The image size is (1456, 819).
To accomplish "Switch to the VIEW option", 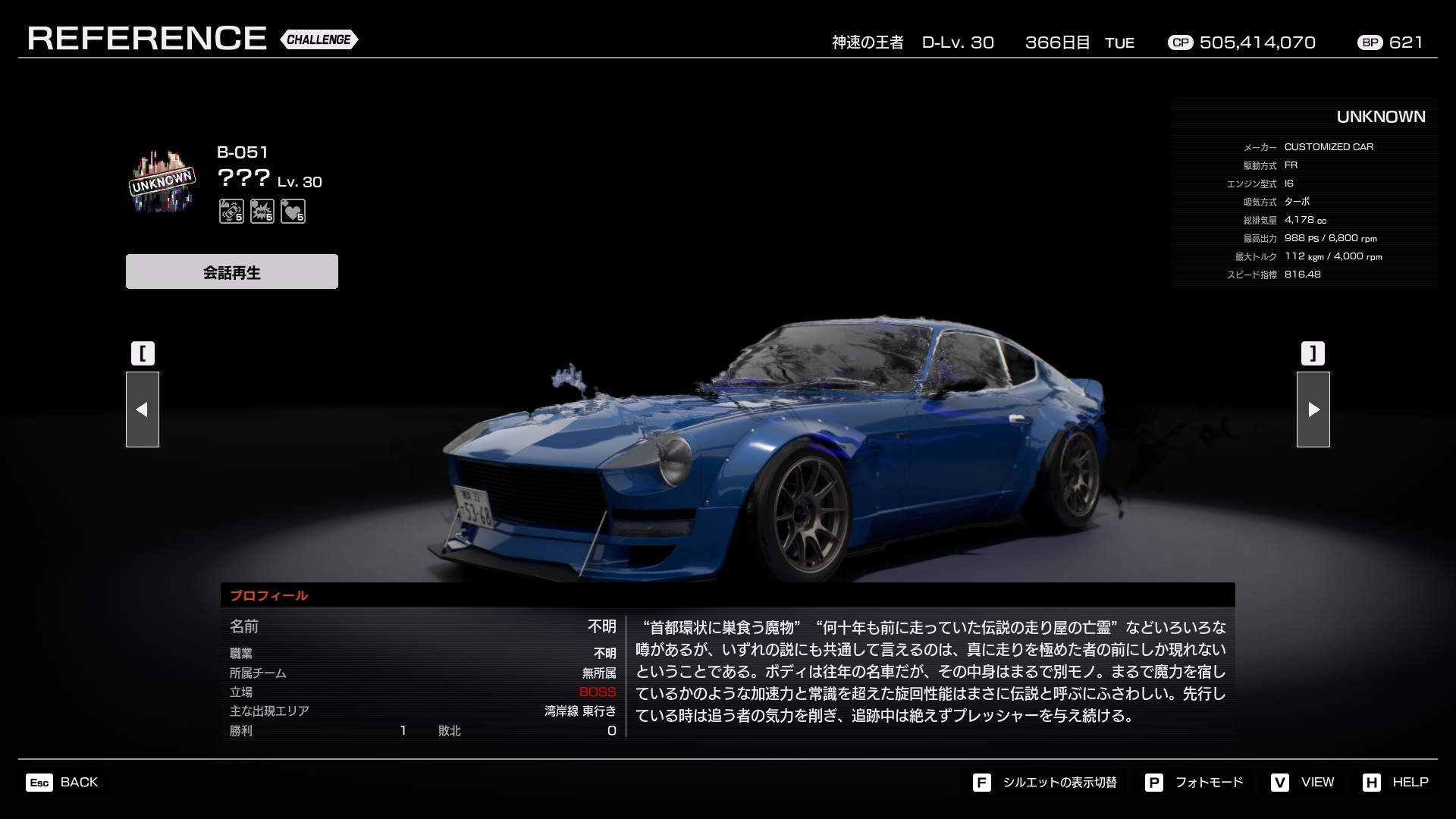I will (x=1303, y=782).
